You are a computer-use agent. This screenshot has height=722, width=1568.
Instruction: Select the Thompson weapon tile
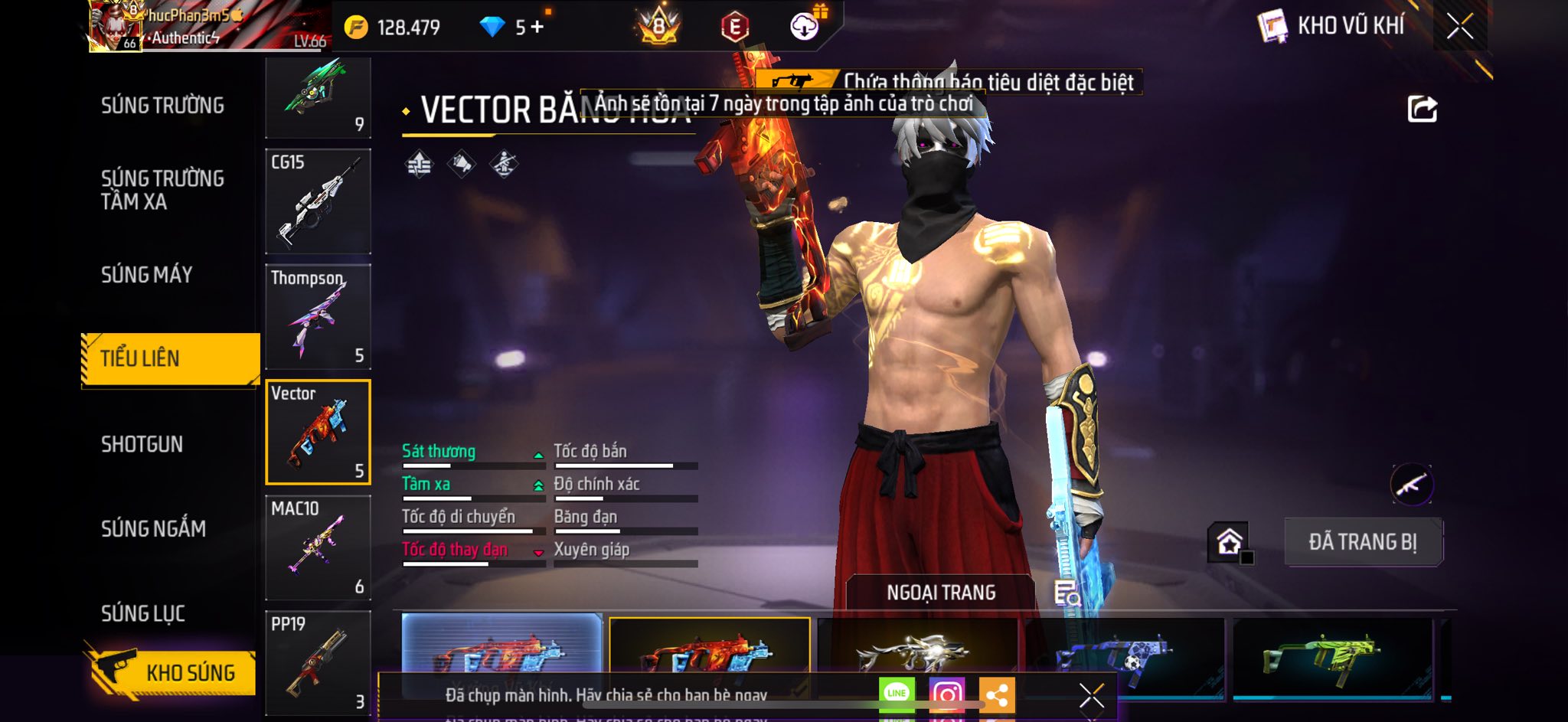tap(318, 317)
